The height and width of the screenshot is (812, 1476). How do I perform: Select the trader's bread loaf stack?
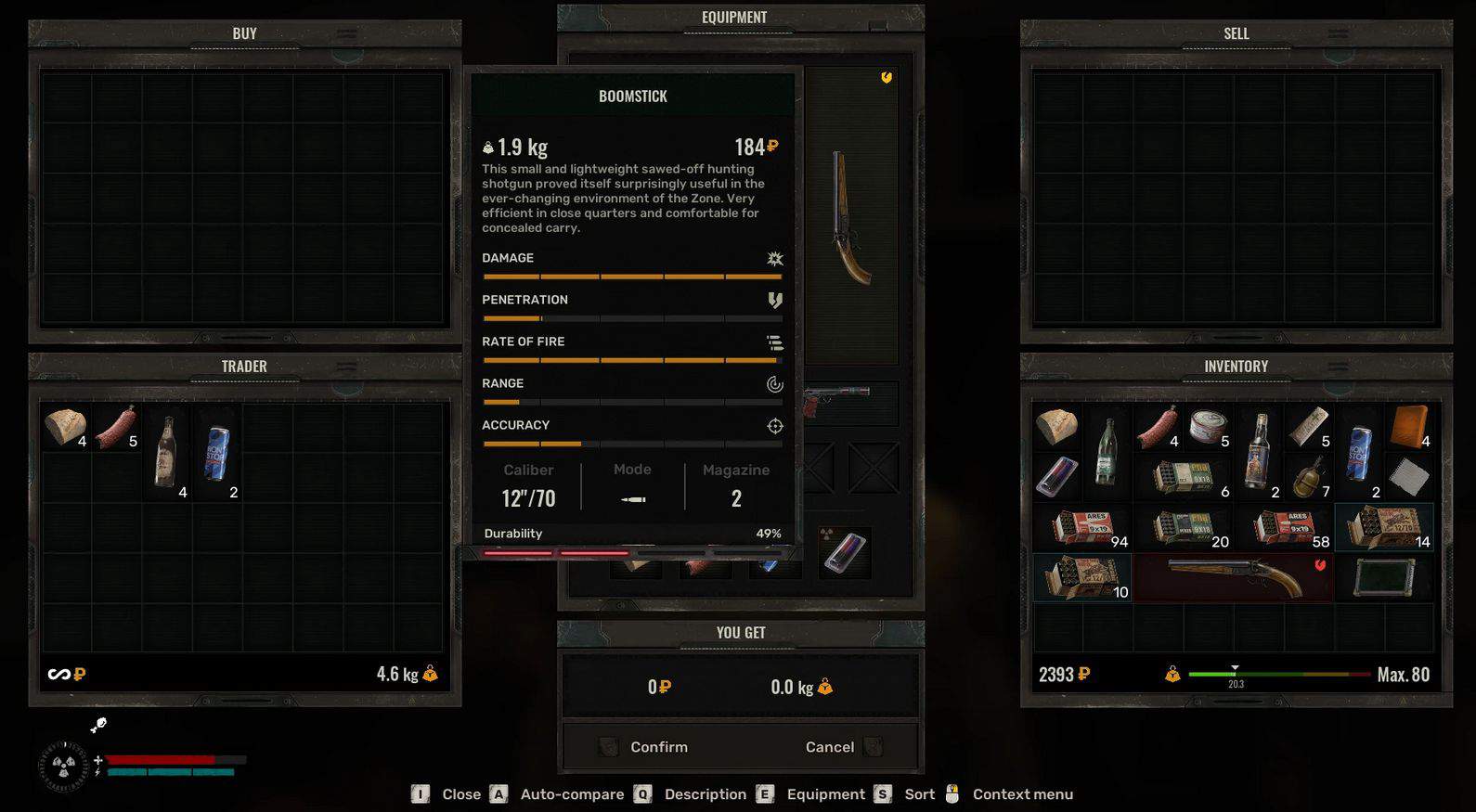(65, 426)
